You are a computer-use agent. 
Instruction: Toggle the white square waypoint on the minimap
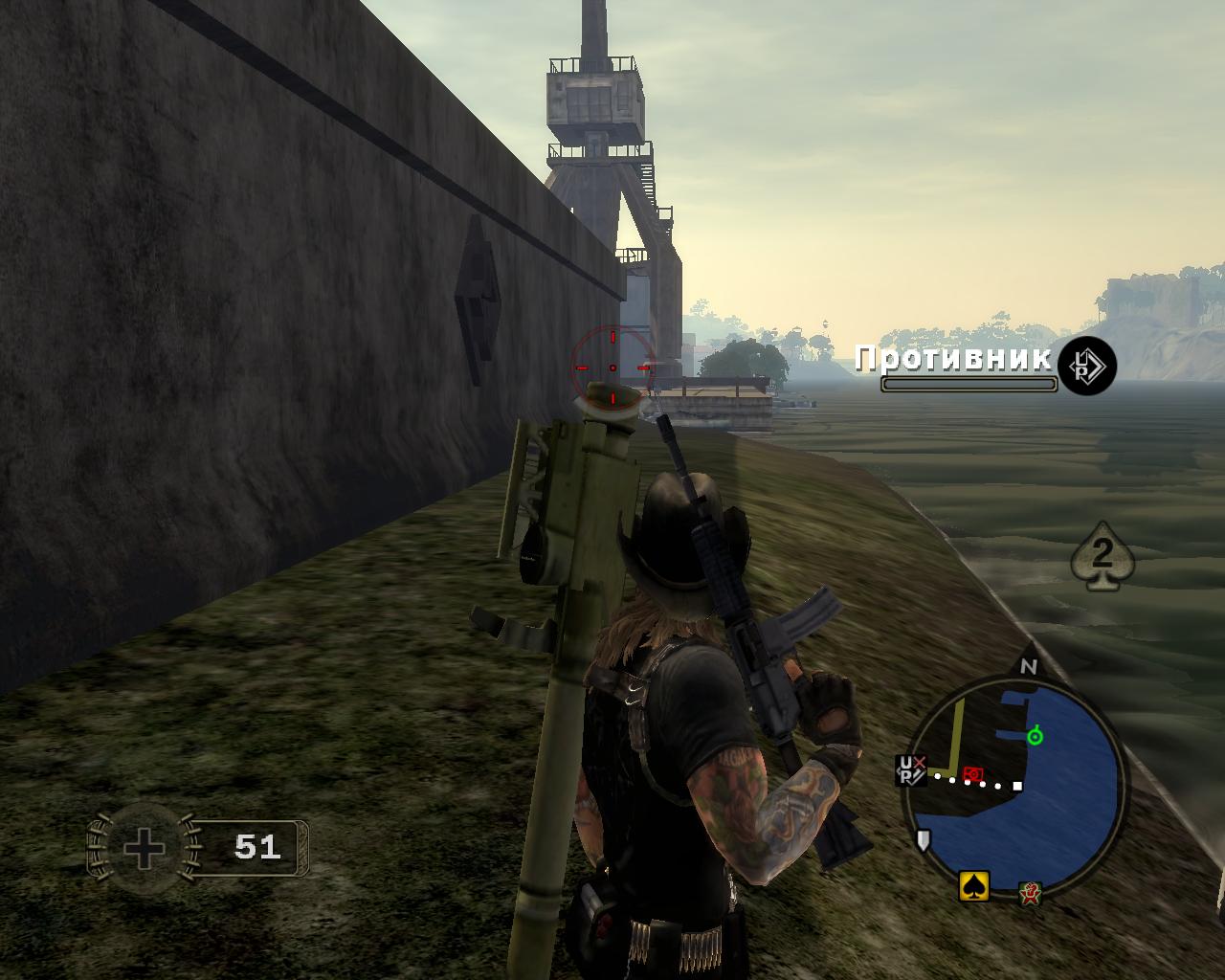pyautogui.click(x=1016, y=786)
